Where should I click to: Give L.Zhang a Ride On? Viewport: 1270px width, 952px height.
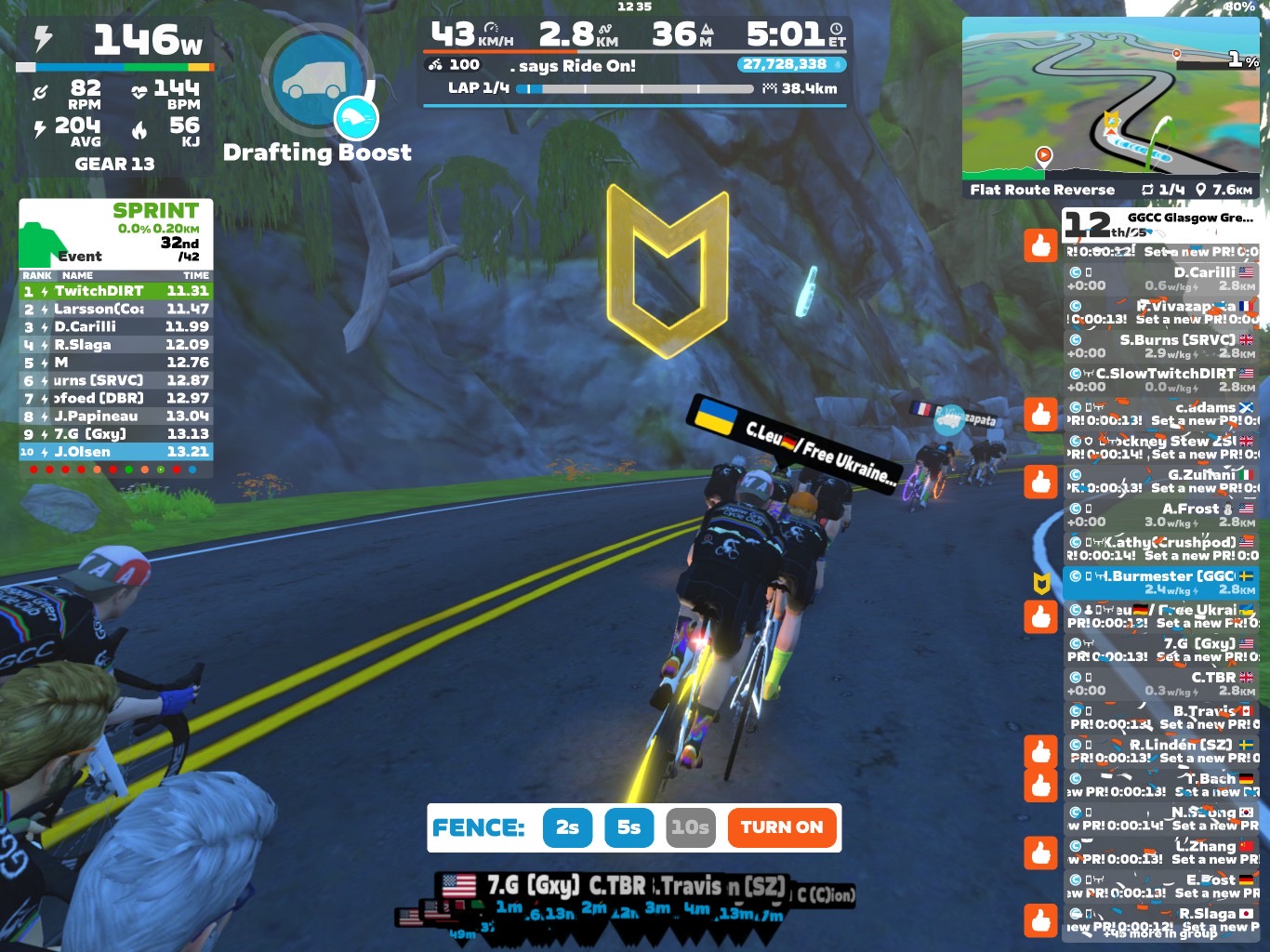tap(1041, 853)
